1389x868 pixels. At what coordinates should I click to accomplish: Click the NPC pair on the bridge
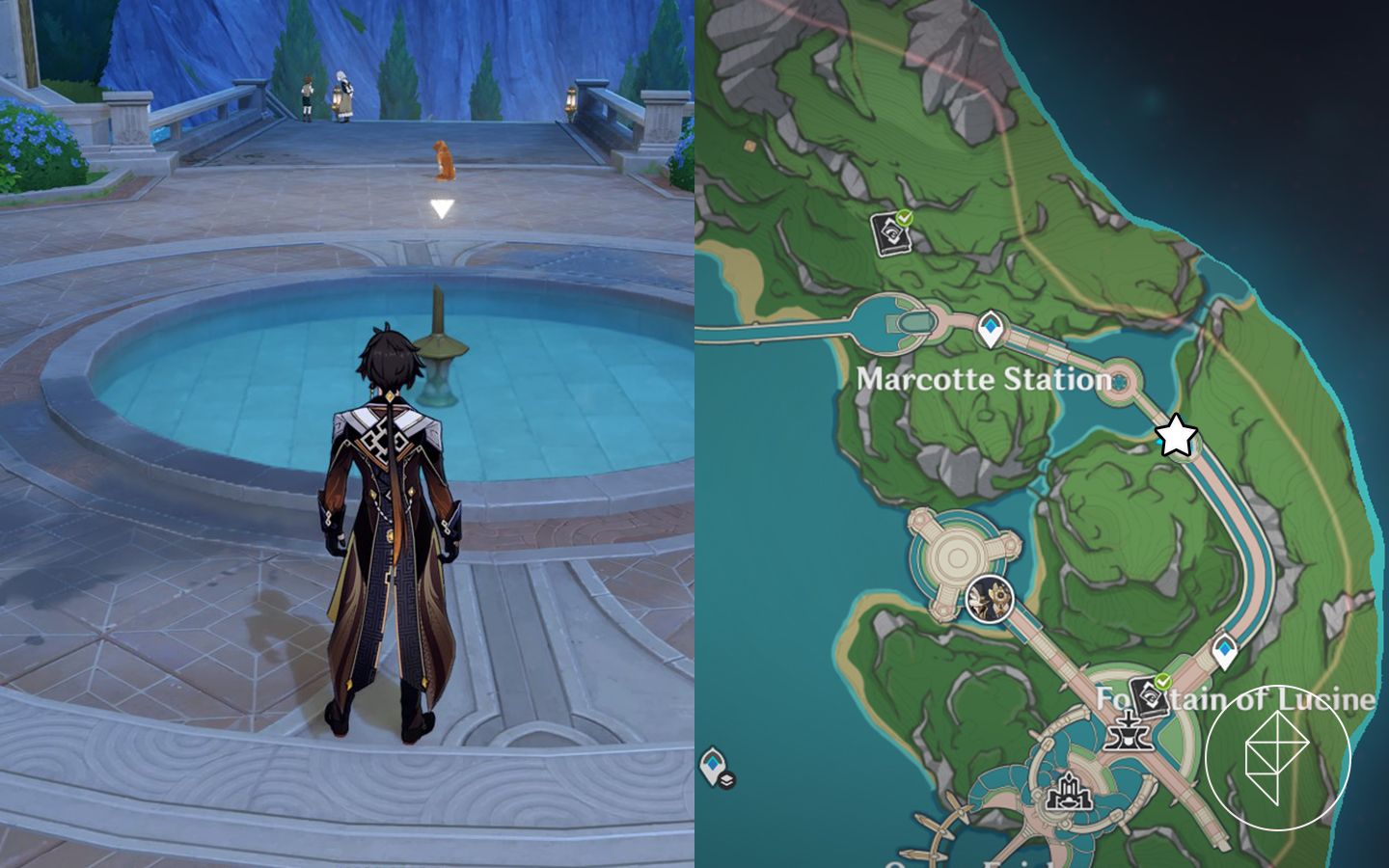point(323,95)
